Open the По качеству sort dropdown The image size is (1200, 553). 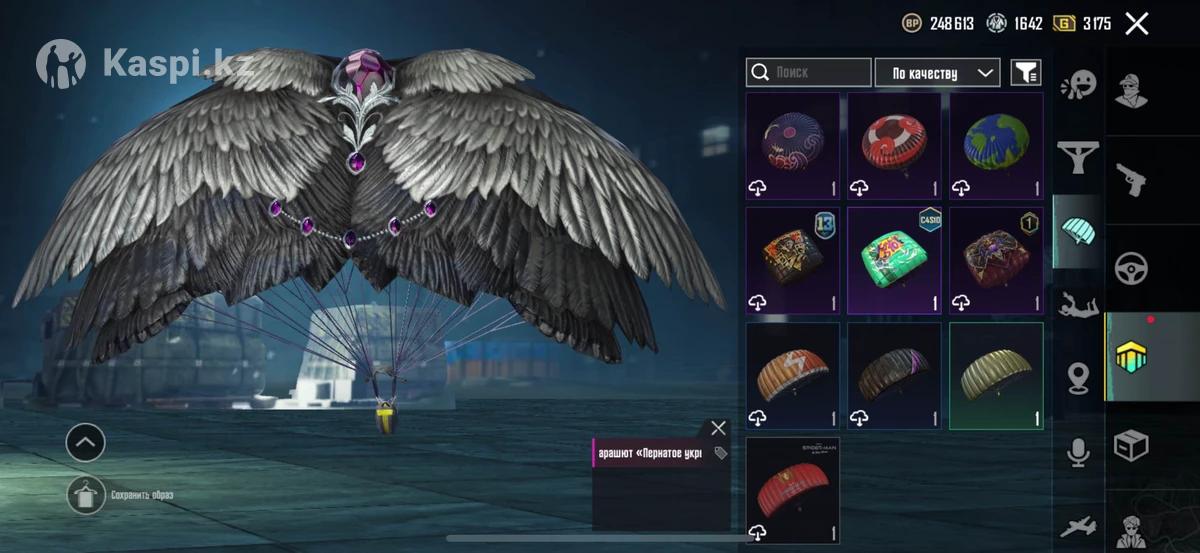(x=937, y=73)
